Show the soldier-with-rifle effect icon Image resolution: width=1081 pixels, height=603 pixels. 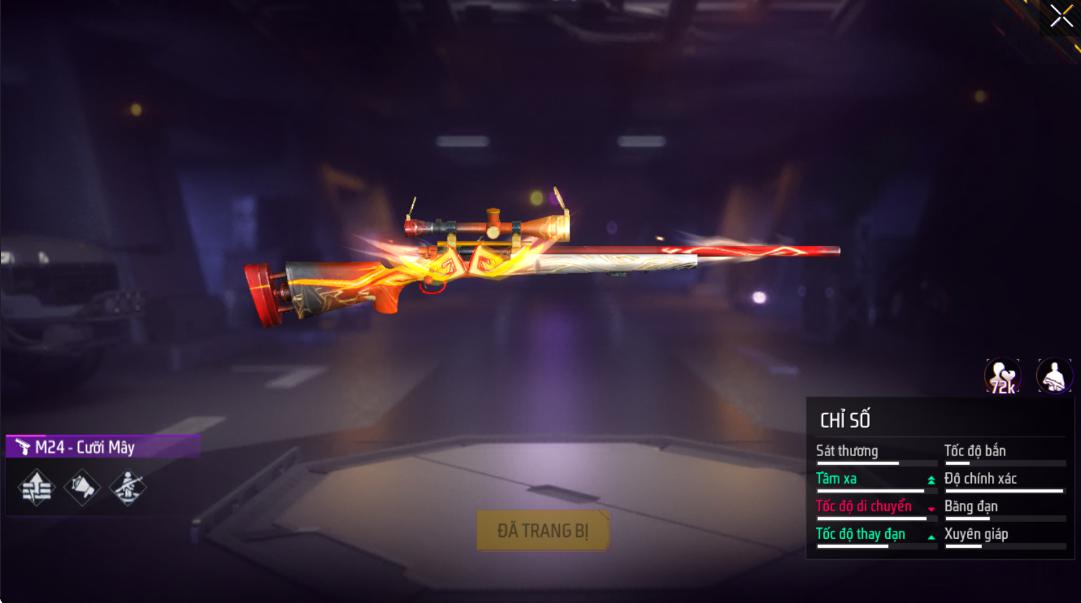pos(127,487)
